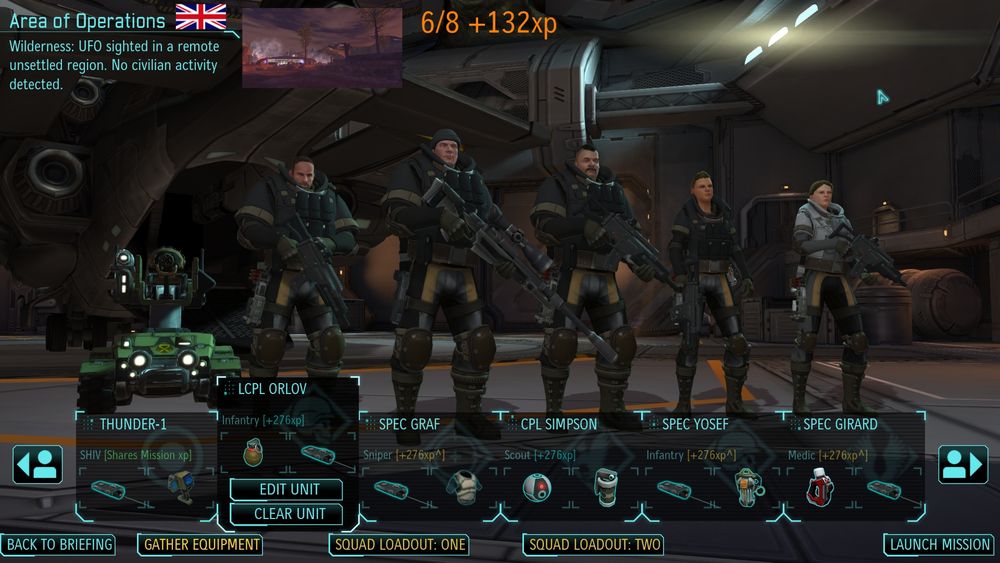Select CPL SIMPSON scout slot

[572, 424]
